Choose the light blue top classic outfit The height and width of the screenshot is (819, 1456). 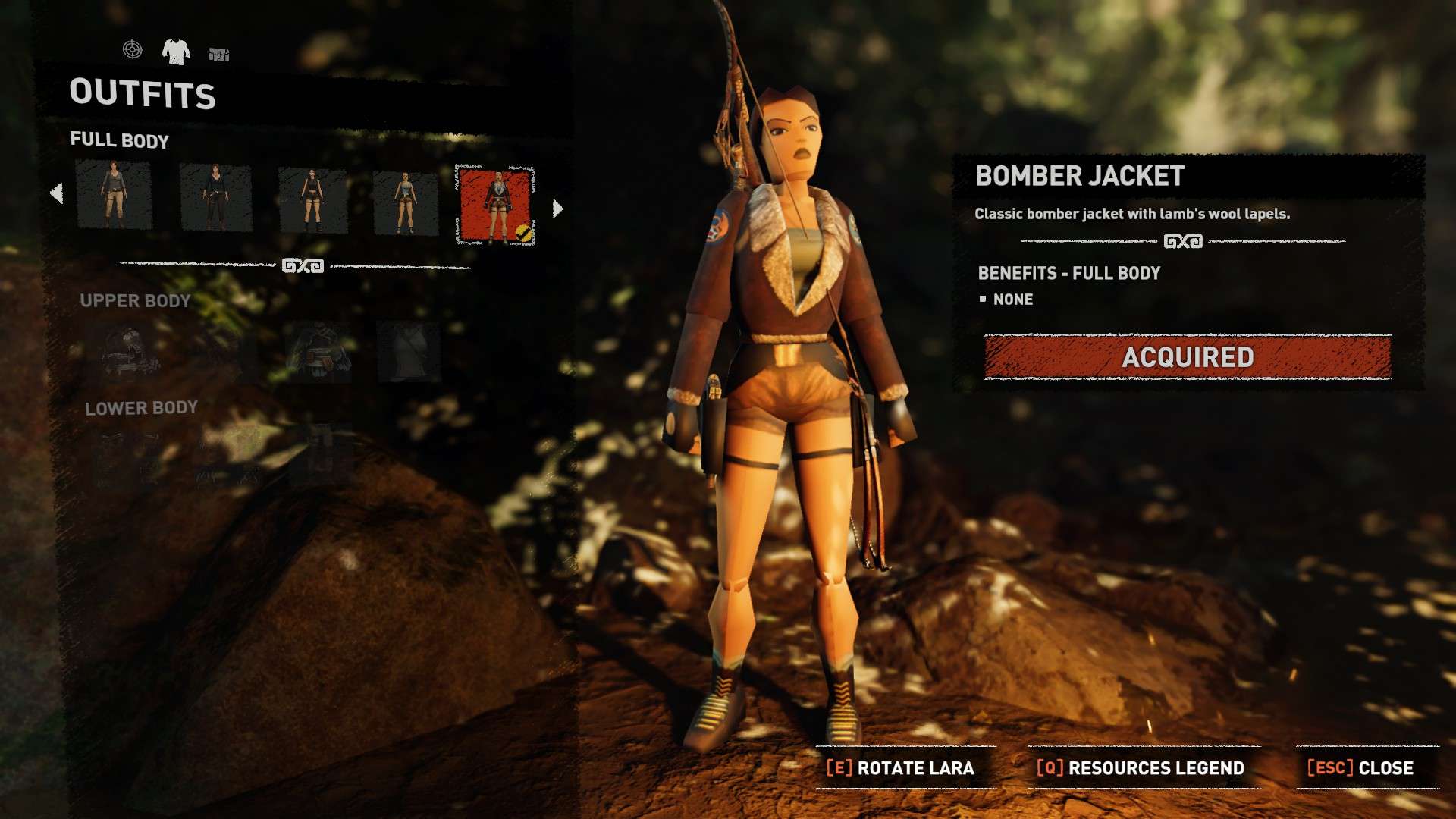406,202
